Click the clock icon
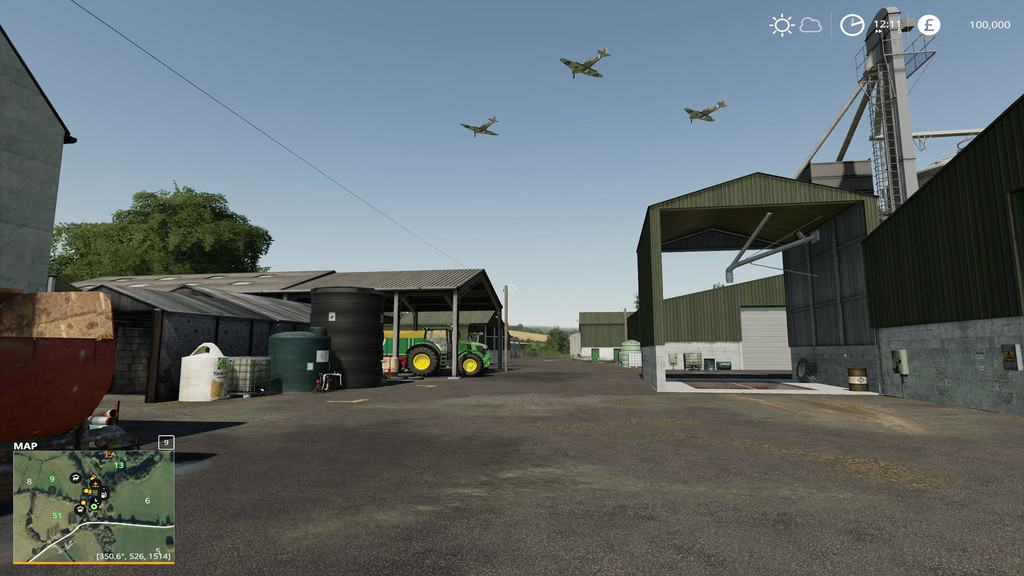Image resolution: width=1024 pixels, height=576 pixels. (x=851, y=25)
